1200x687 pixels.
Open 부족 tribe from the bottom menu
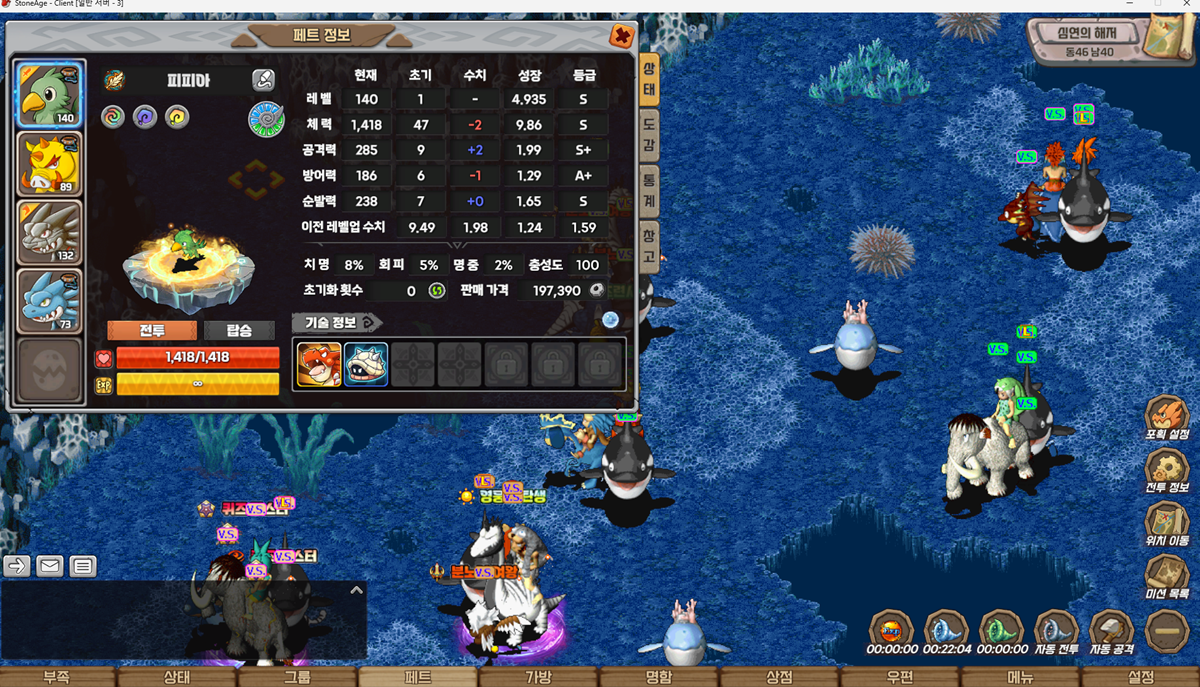[57, 677]
